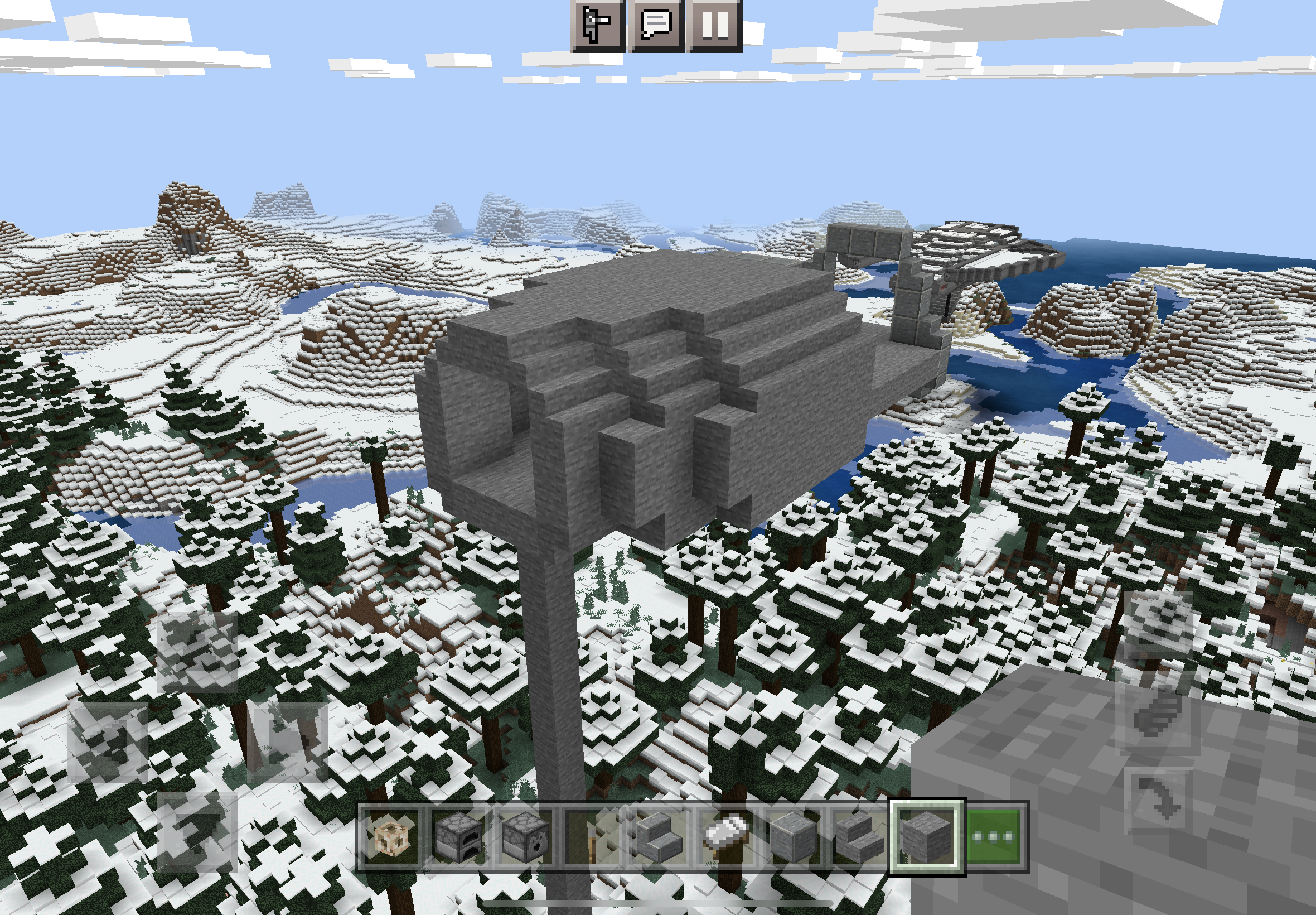Tap the fly-down control on the right

(1160, 800)
